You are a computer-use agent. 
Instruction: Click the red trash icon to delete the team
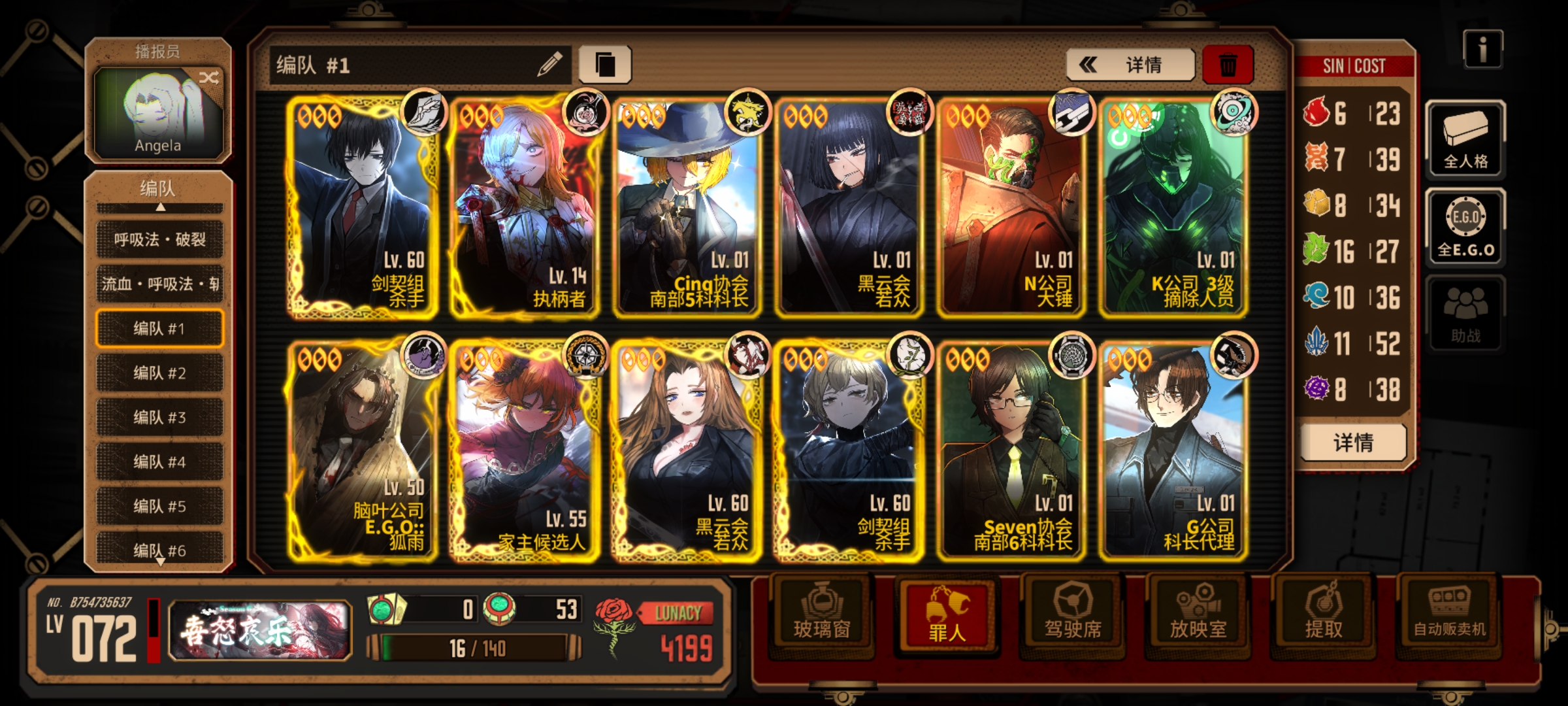[x=1226, y=65]
